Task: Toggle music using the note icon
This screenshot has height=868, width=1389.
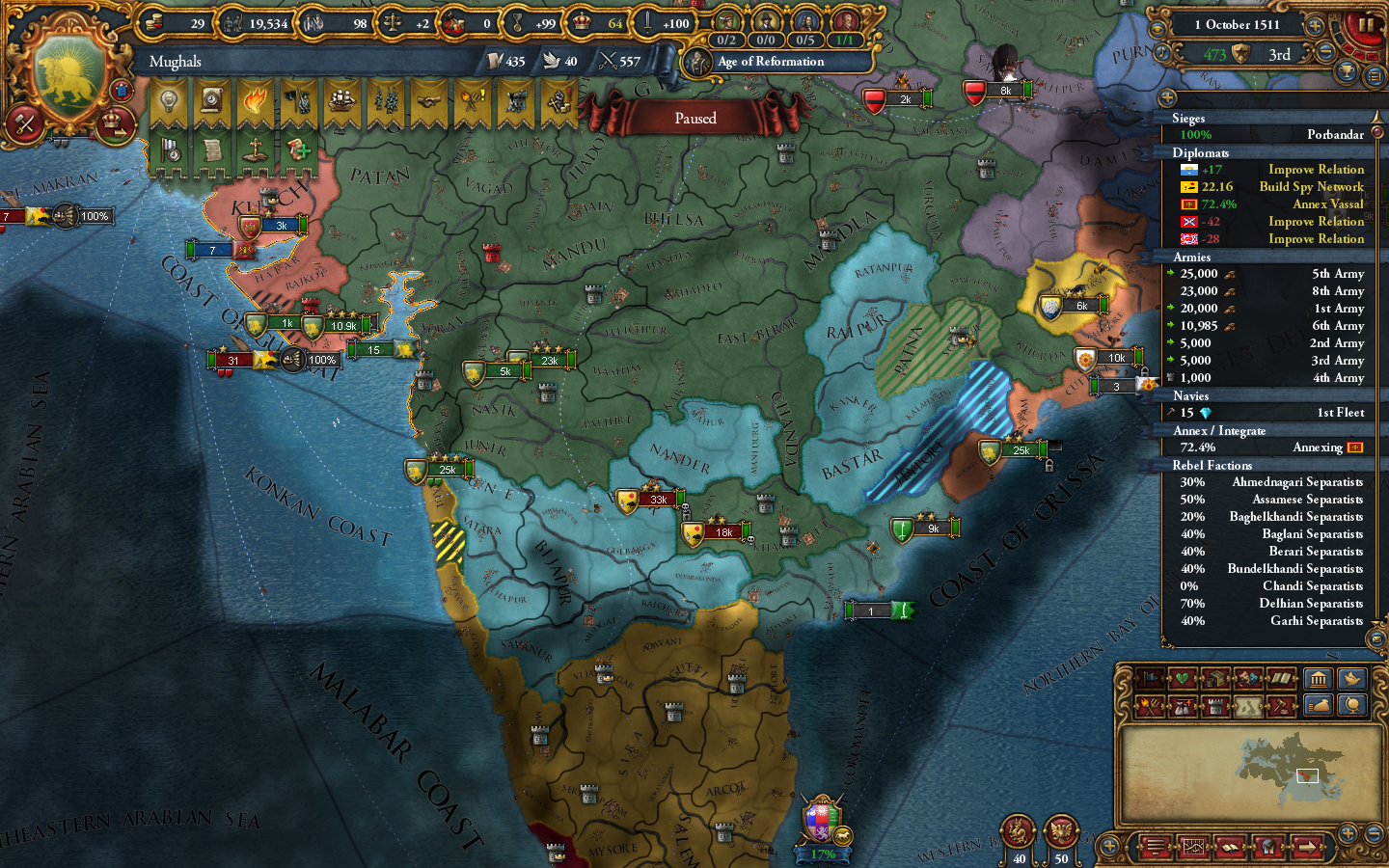Action: (x=1161, y=52)
